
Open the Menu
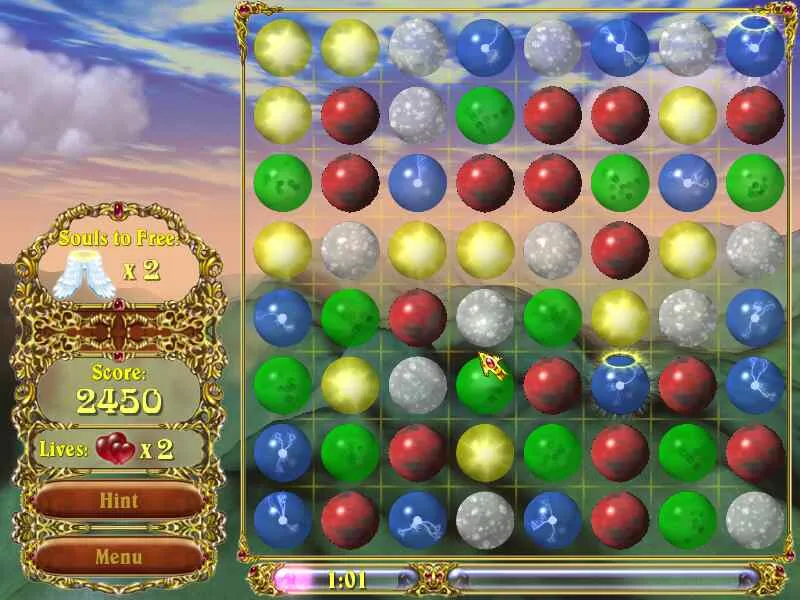click(x=119, y=556)
